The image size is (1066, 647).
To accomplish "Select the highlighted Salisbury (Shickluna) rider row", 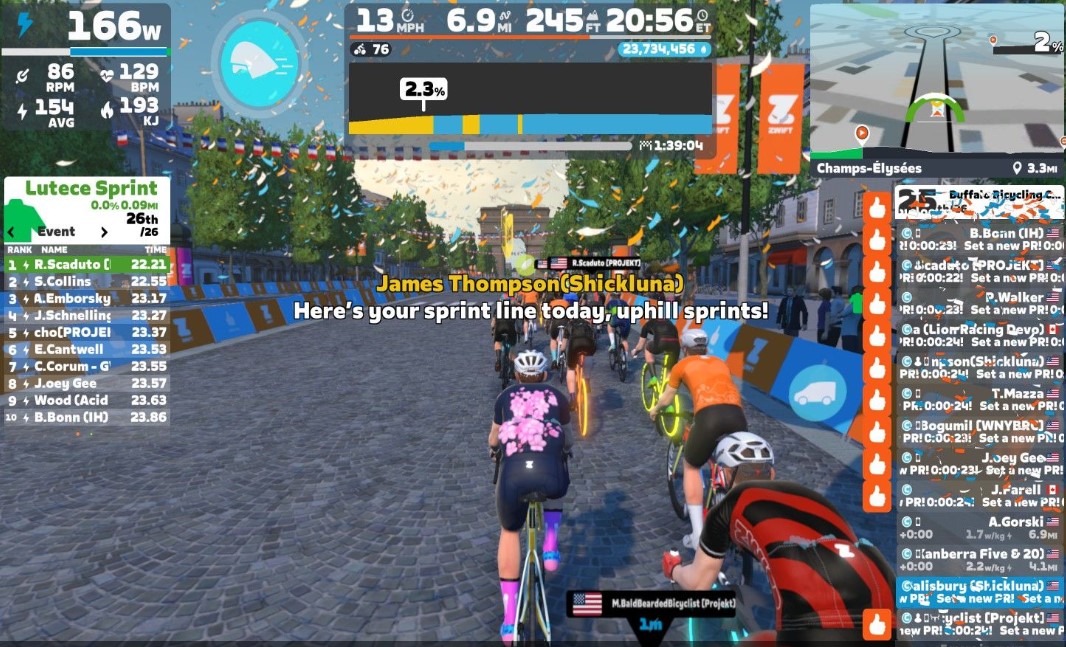I will point(978,592).
